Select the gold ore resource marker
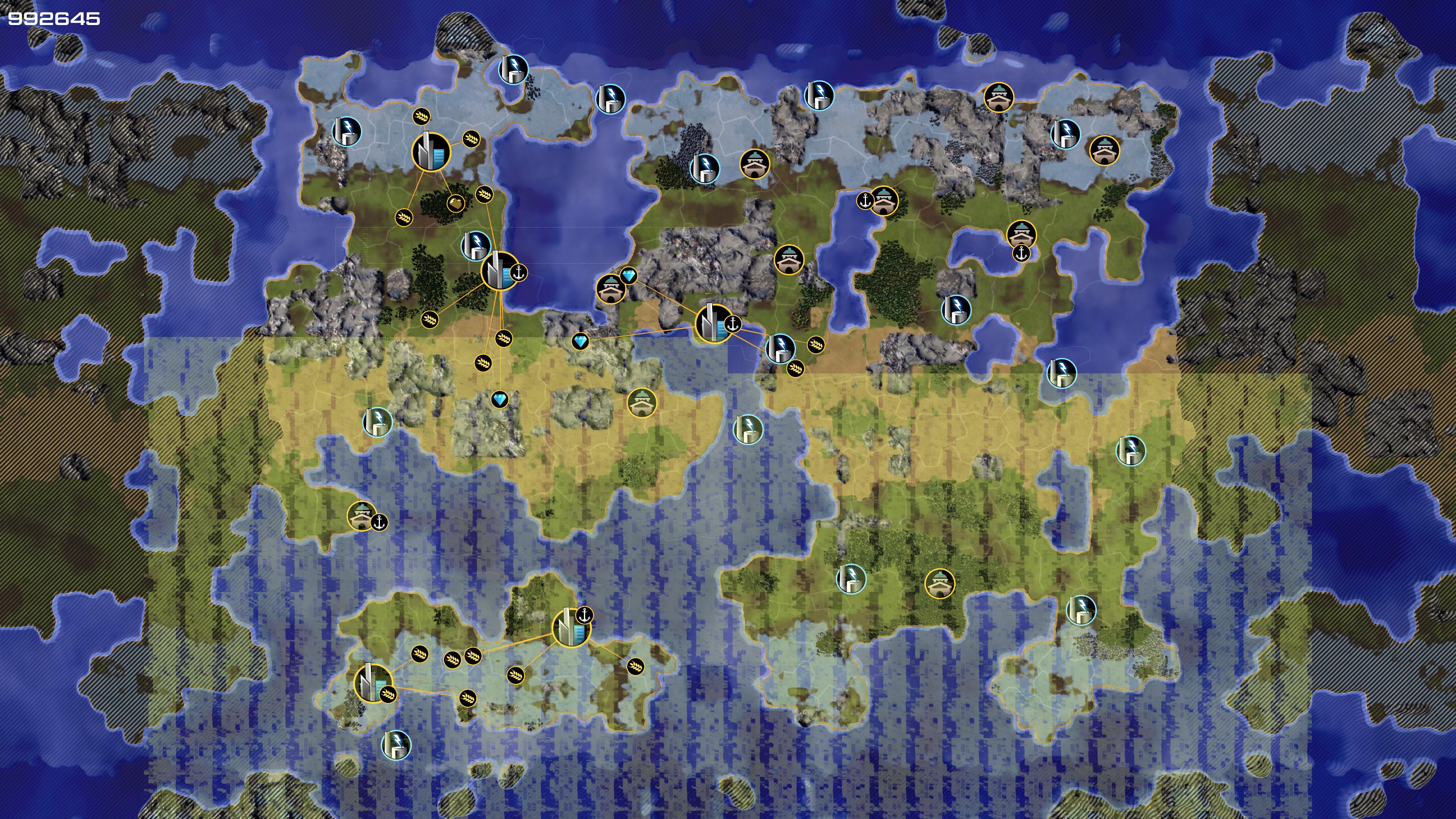1456x819 pixels. pos(455,202)
